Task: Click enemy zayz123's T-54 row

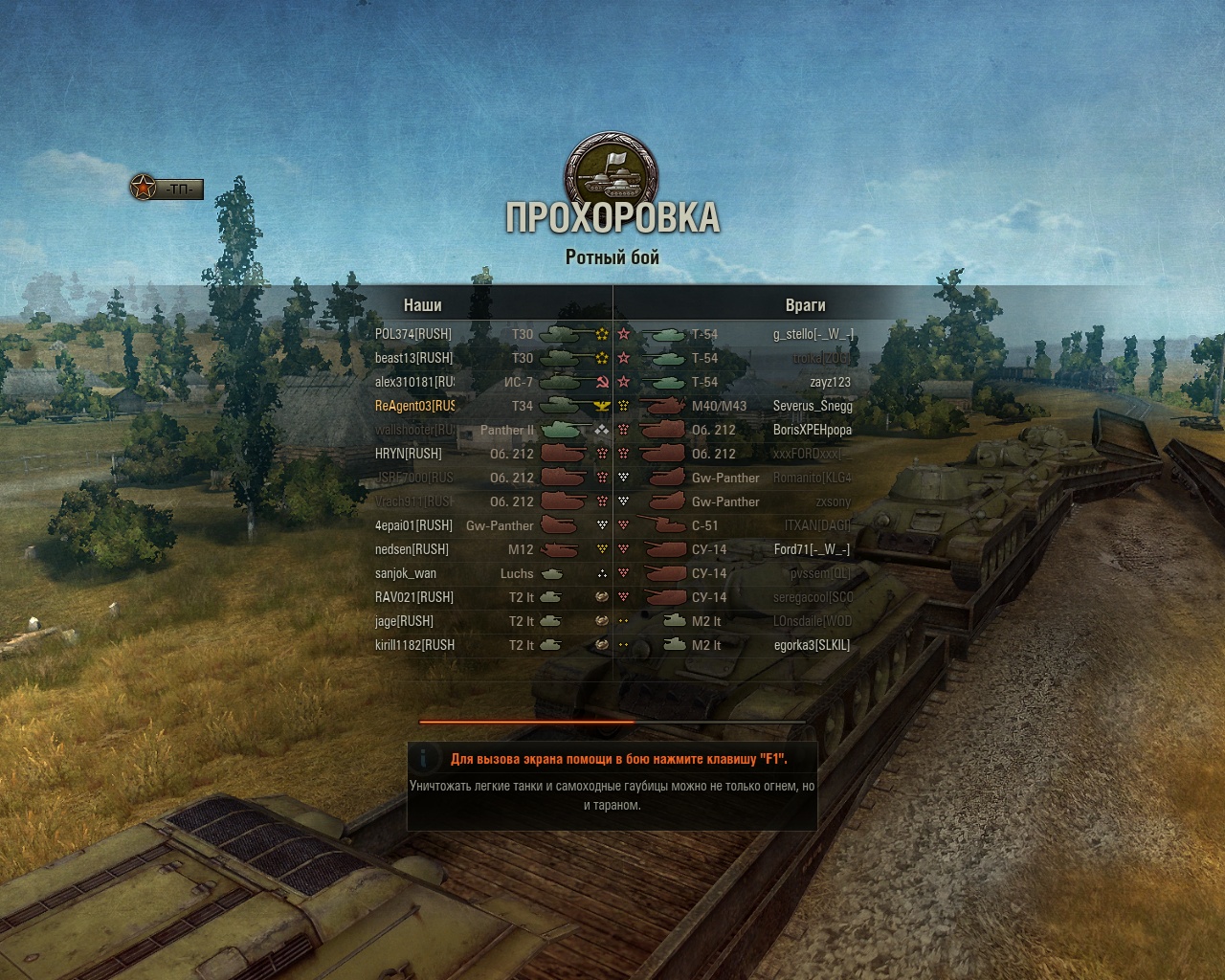Action: (x=830, y=382)
